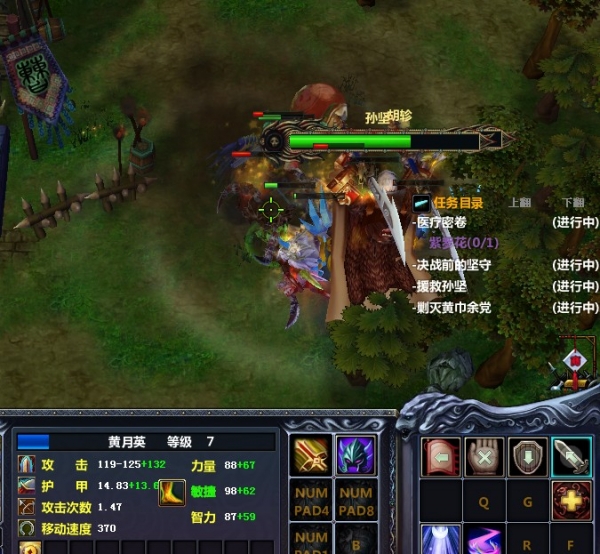Click the purple helmet inventory item
This screenshot has width=600, height=554.
355,455
